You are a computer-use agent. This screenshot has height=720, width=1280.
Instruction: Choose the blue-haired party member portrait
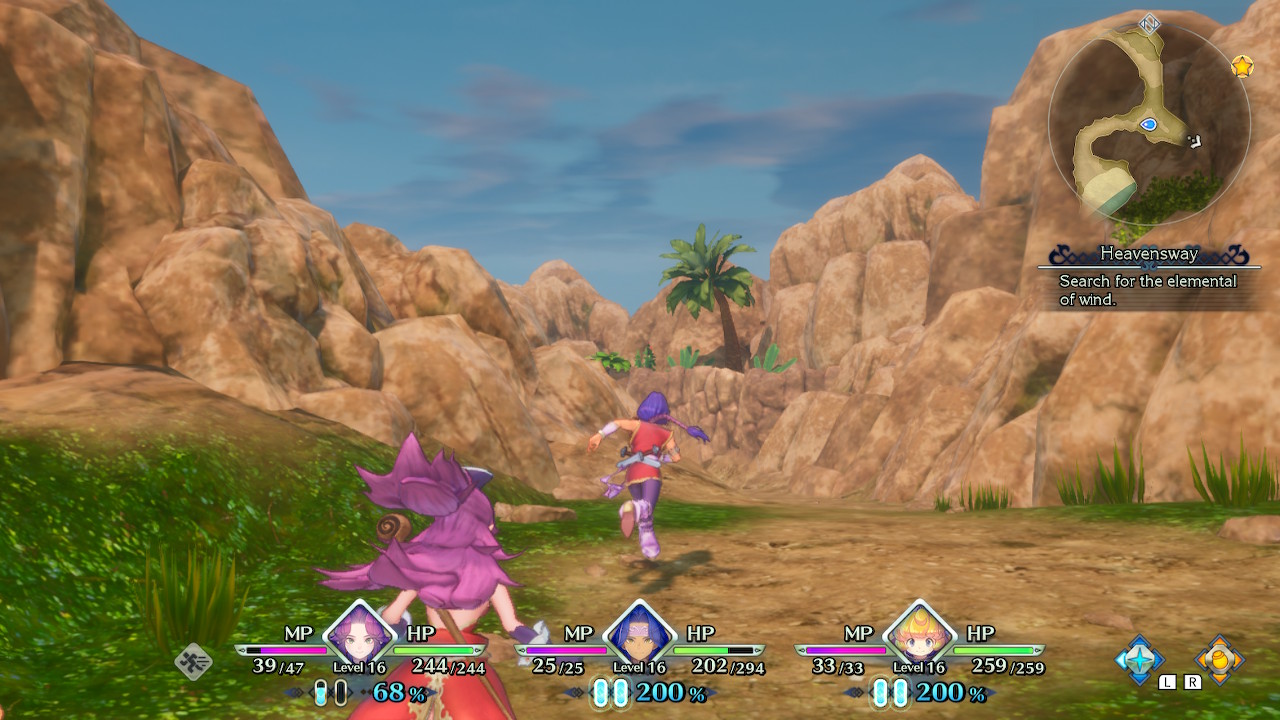pos(638,634)
